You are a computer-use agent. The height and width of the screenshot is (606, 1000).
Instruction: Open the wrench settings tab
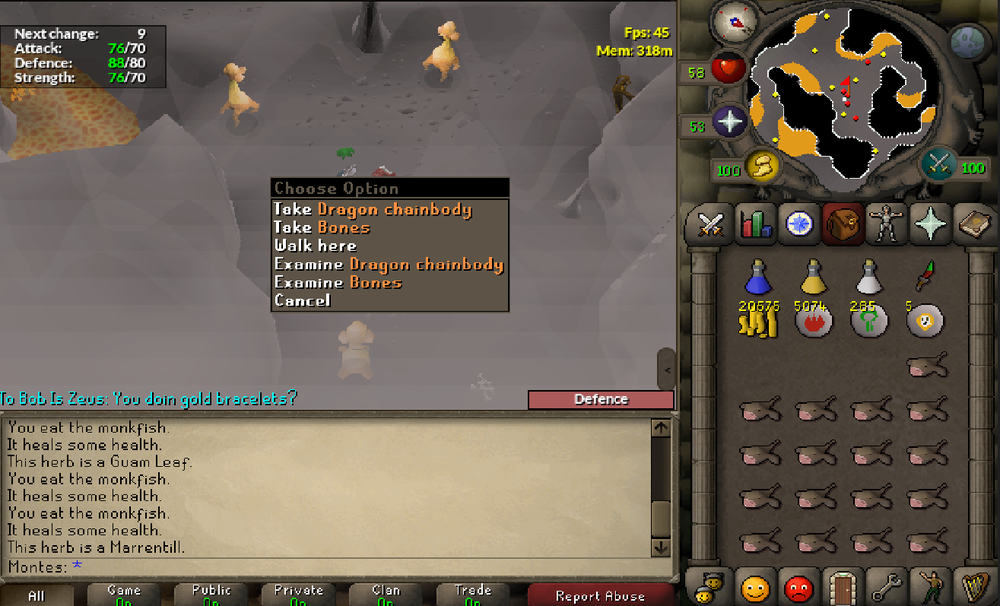tap(886, 587)
